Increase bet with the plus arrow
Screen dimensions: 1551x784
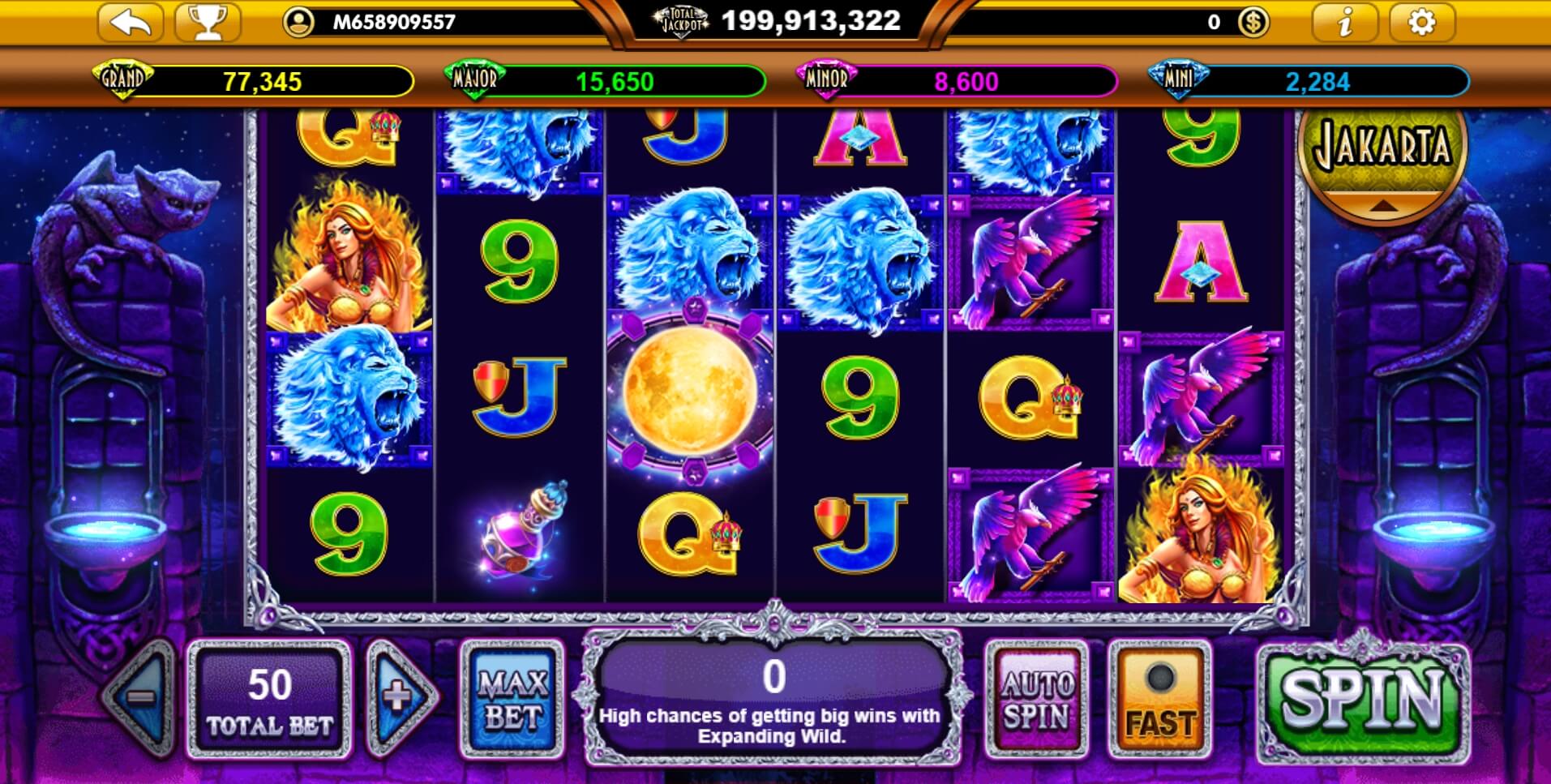click(398, 699)
